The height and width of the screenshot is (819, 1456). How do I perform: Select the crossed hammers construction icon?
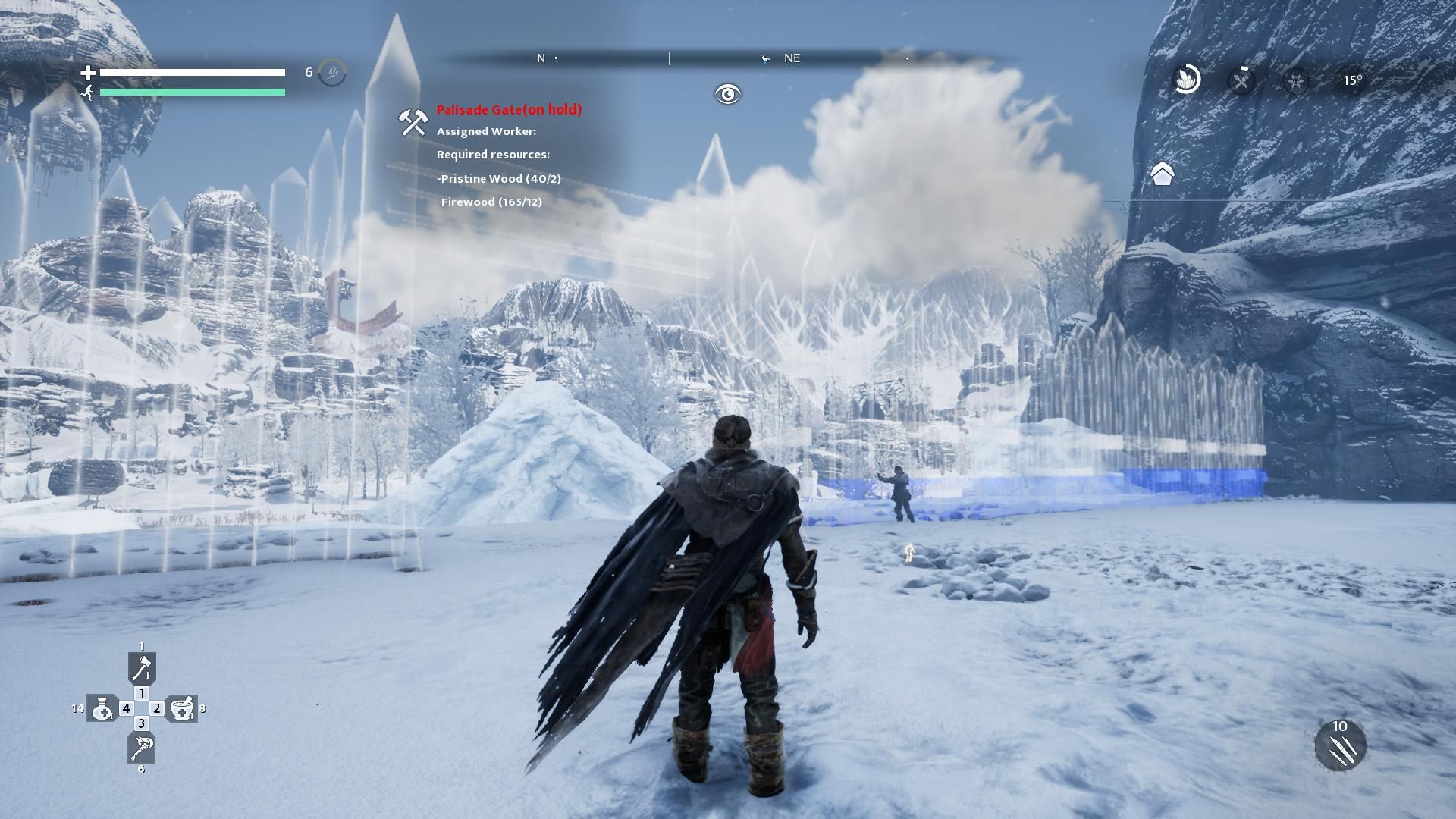(413, 121)
